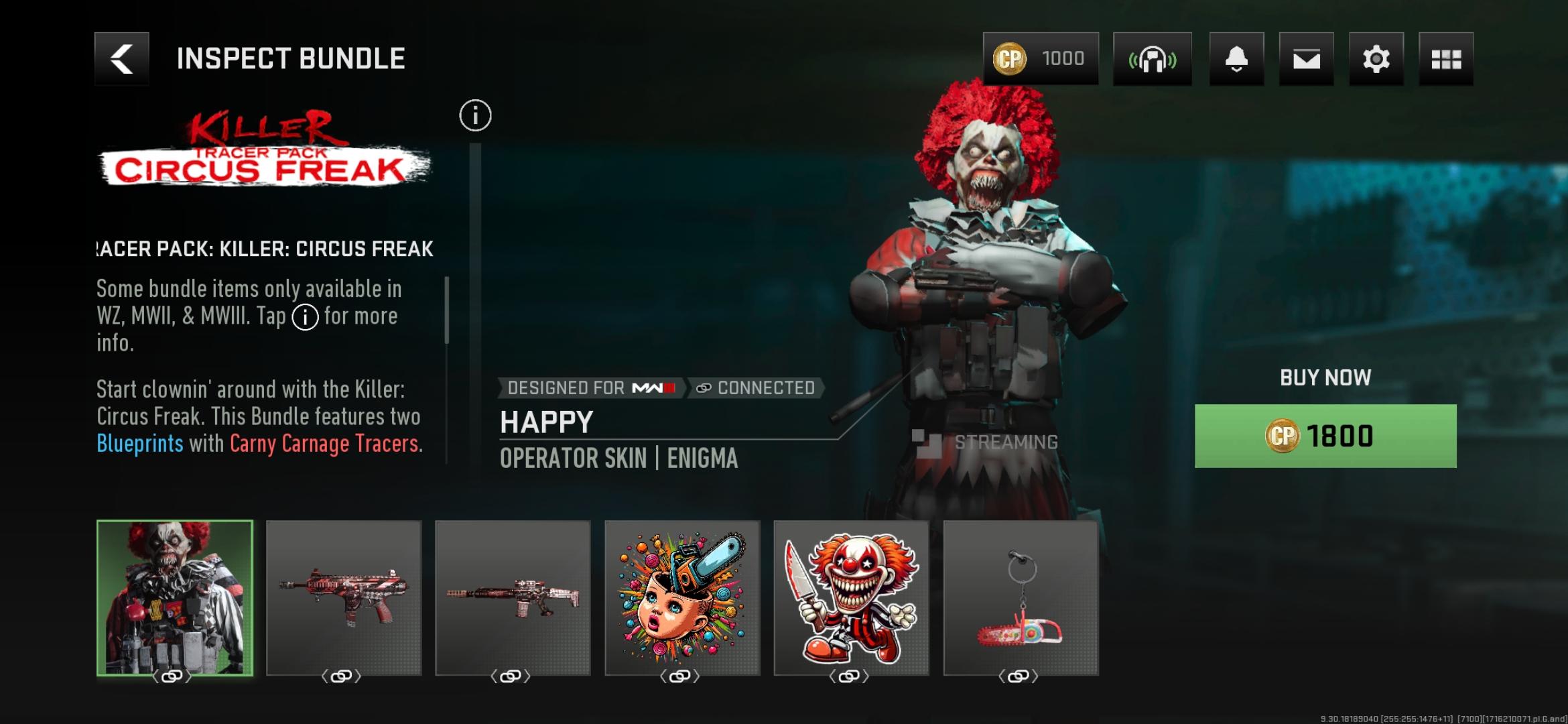Viewport: 1568px width, 724px height.
Task: Preview the red SMG blueprint
Action: coord(344,597)
